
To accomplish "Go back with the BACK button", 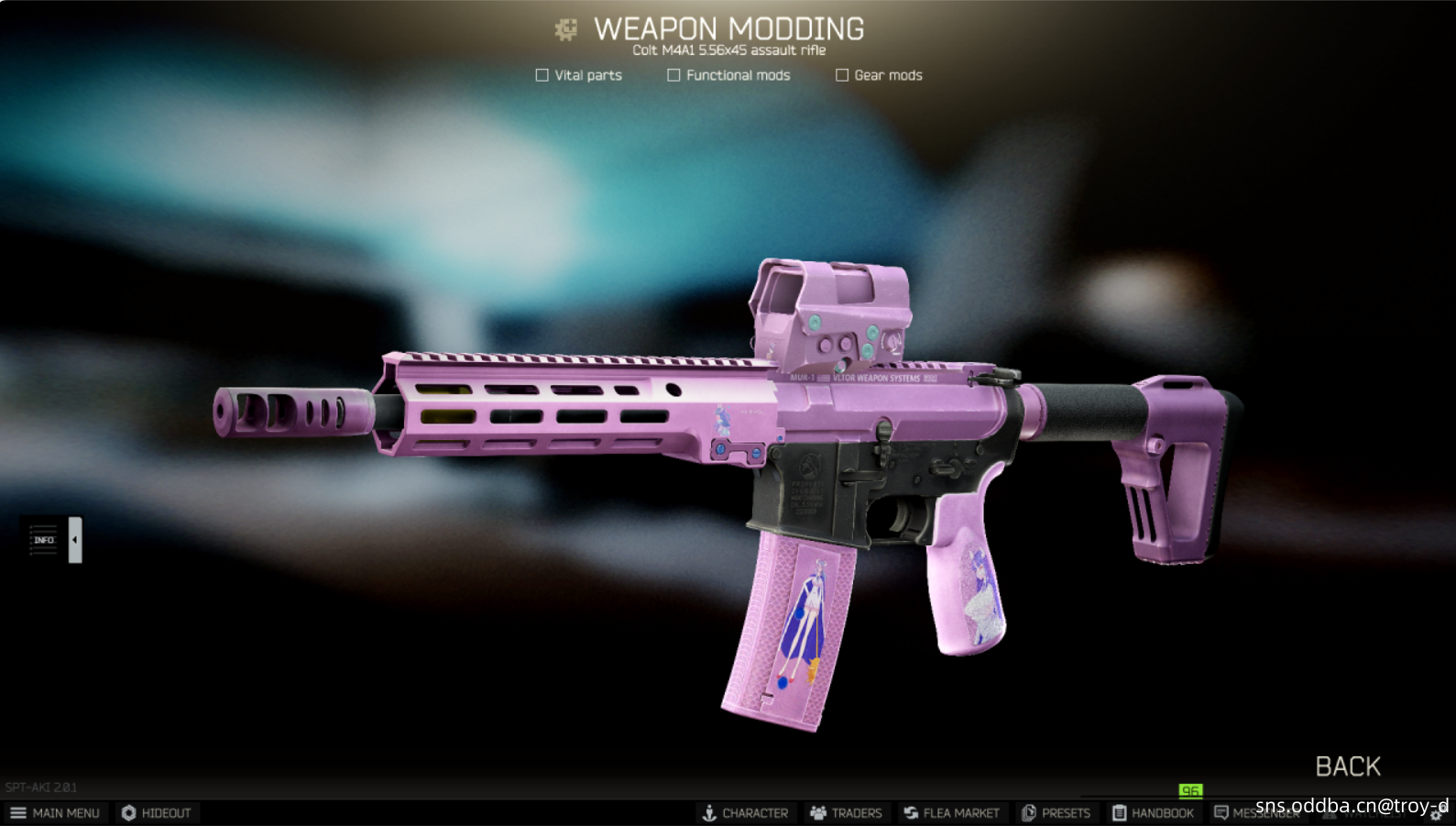I will [1347, 766].
